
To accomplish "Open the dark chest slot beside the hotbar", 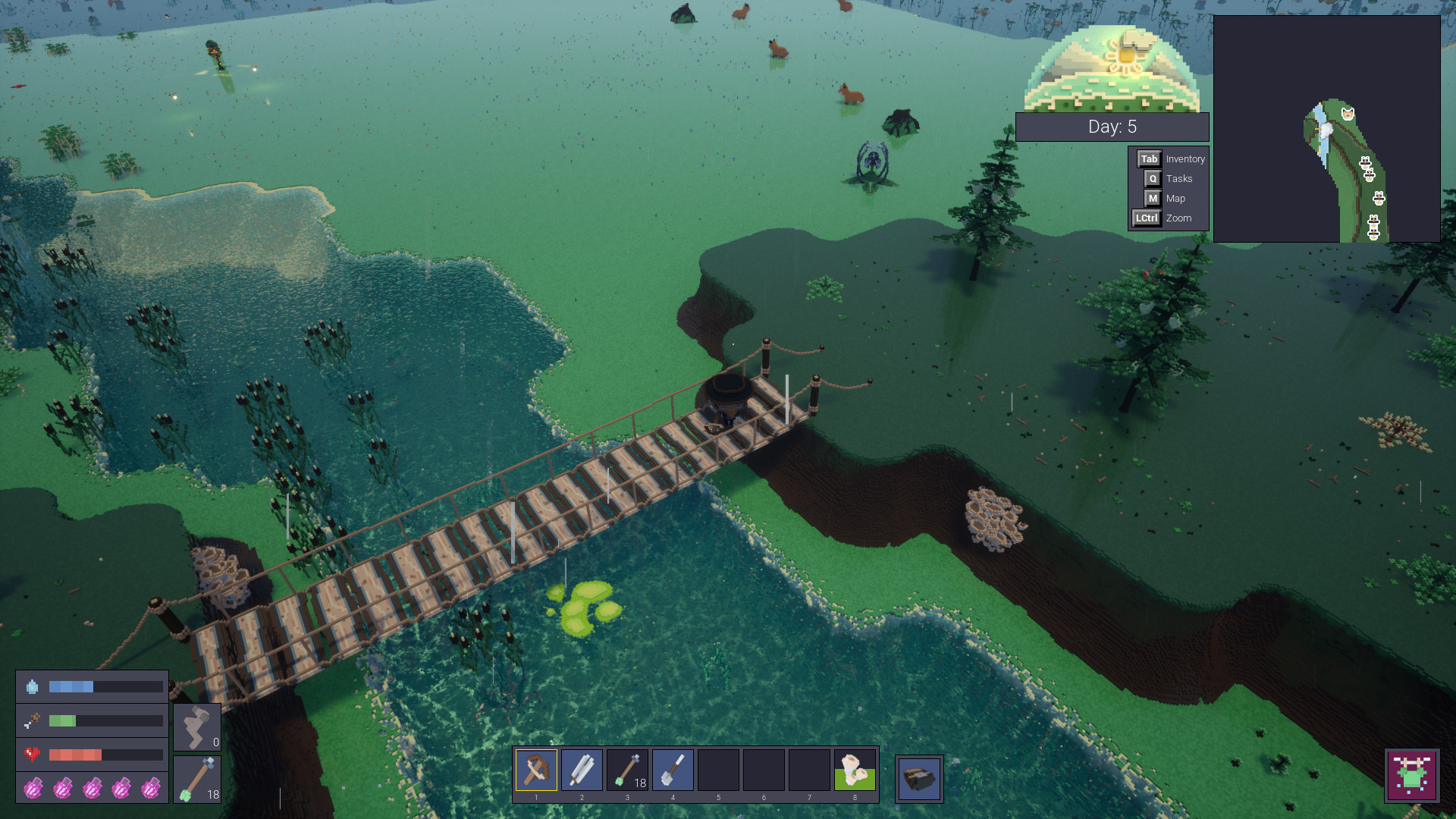I will tap(919, 778).
